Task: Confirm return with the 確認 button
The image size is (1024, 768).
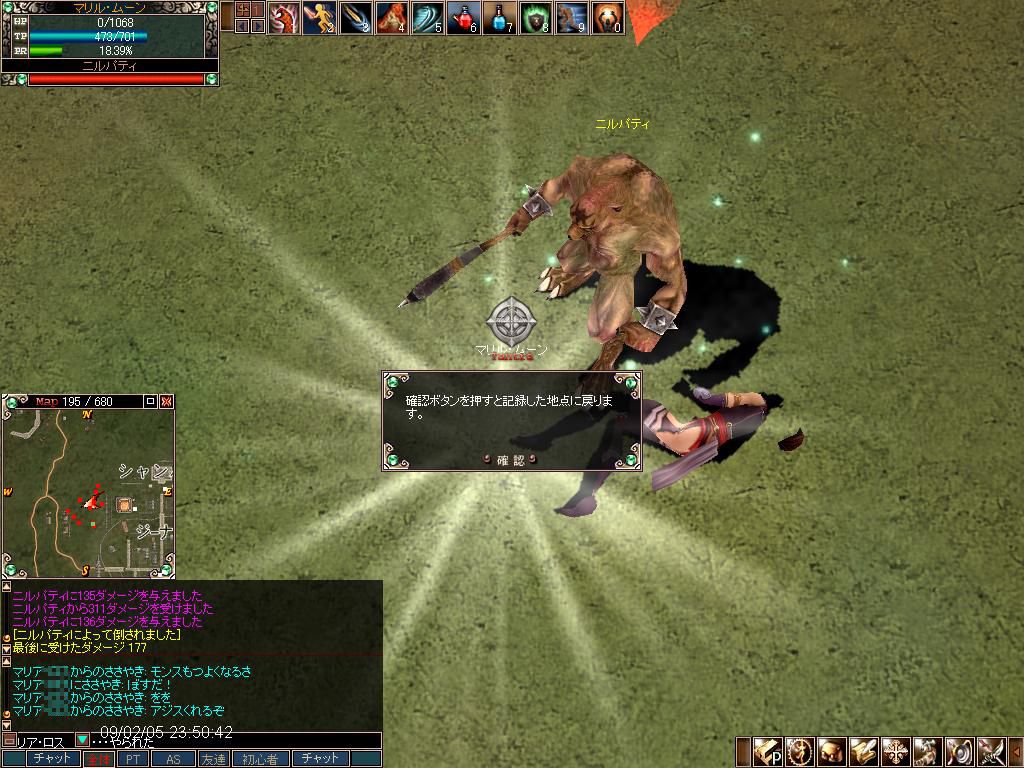Action: click(511, 460)
